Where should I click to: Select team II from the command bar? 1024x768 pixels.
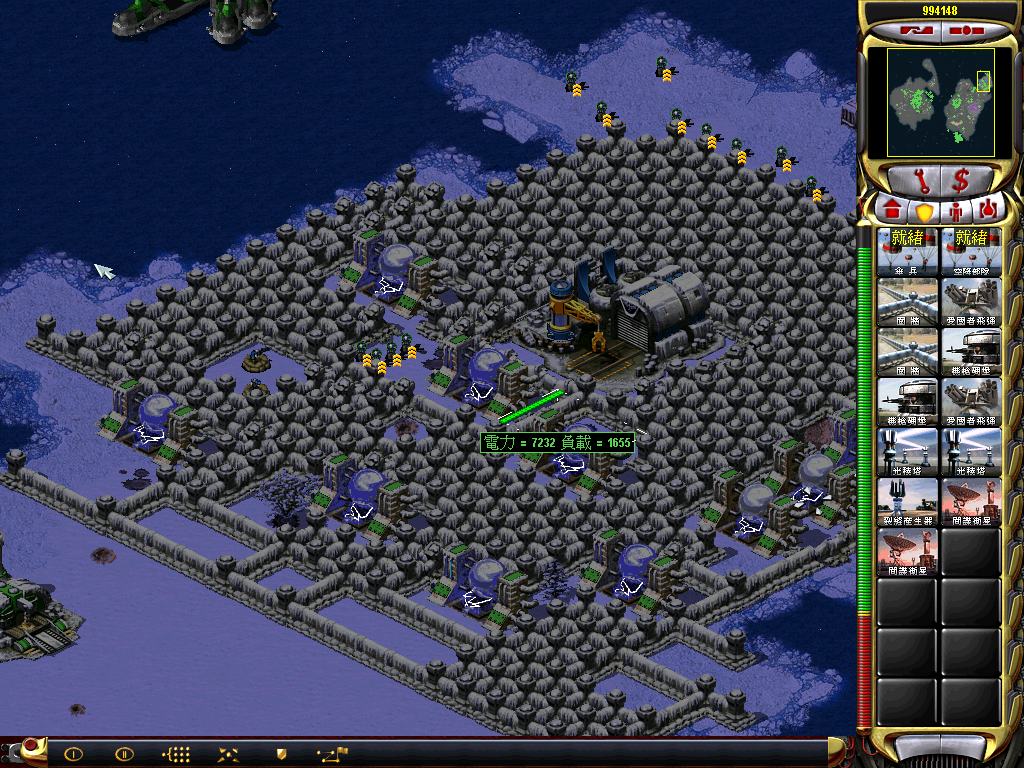pos(124,754)
